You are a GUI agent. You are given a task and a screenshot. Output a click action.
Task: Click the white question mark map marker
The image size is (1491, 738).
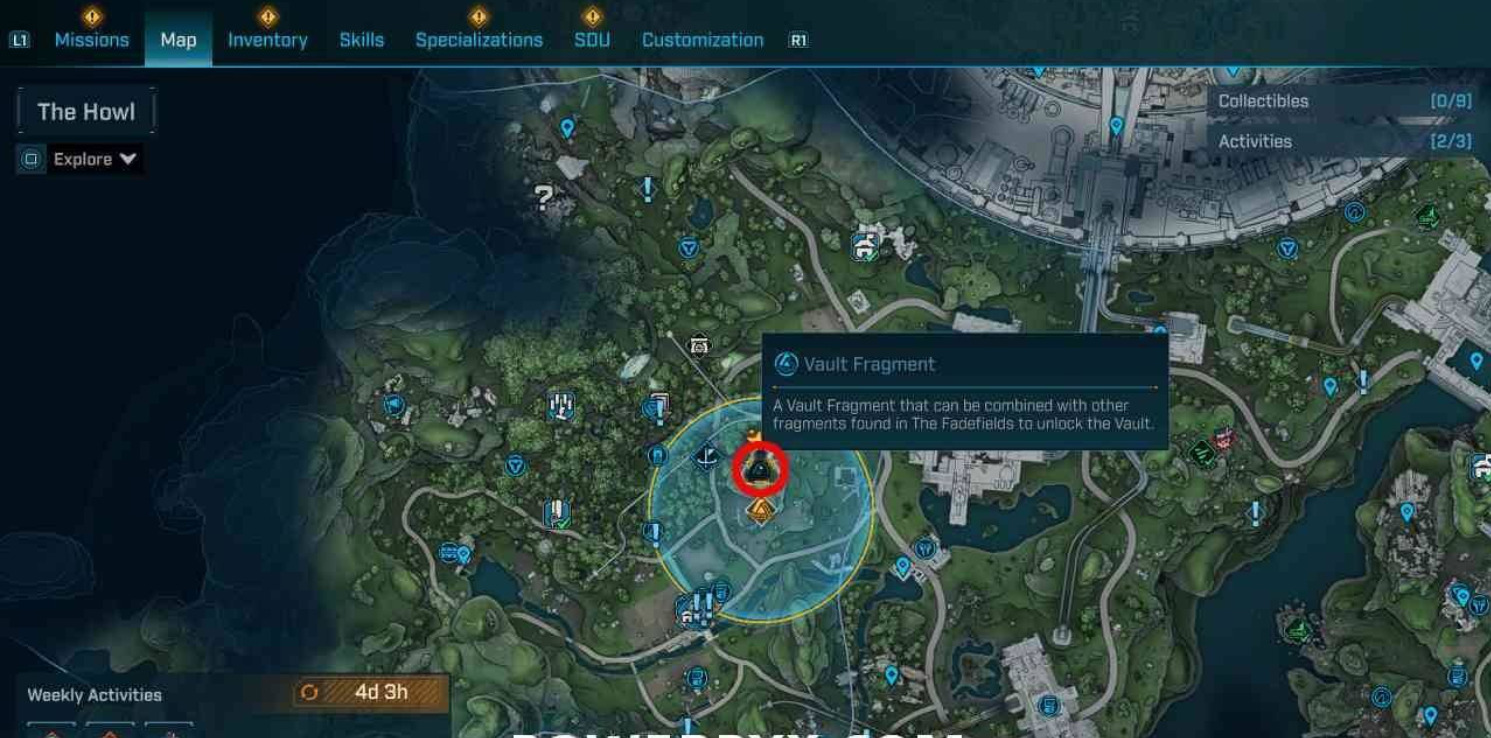(544, 197)
